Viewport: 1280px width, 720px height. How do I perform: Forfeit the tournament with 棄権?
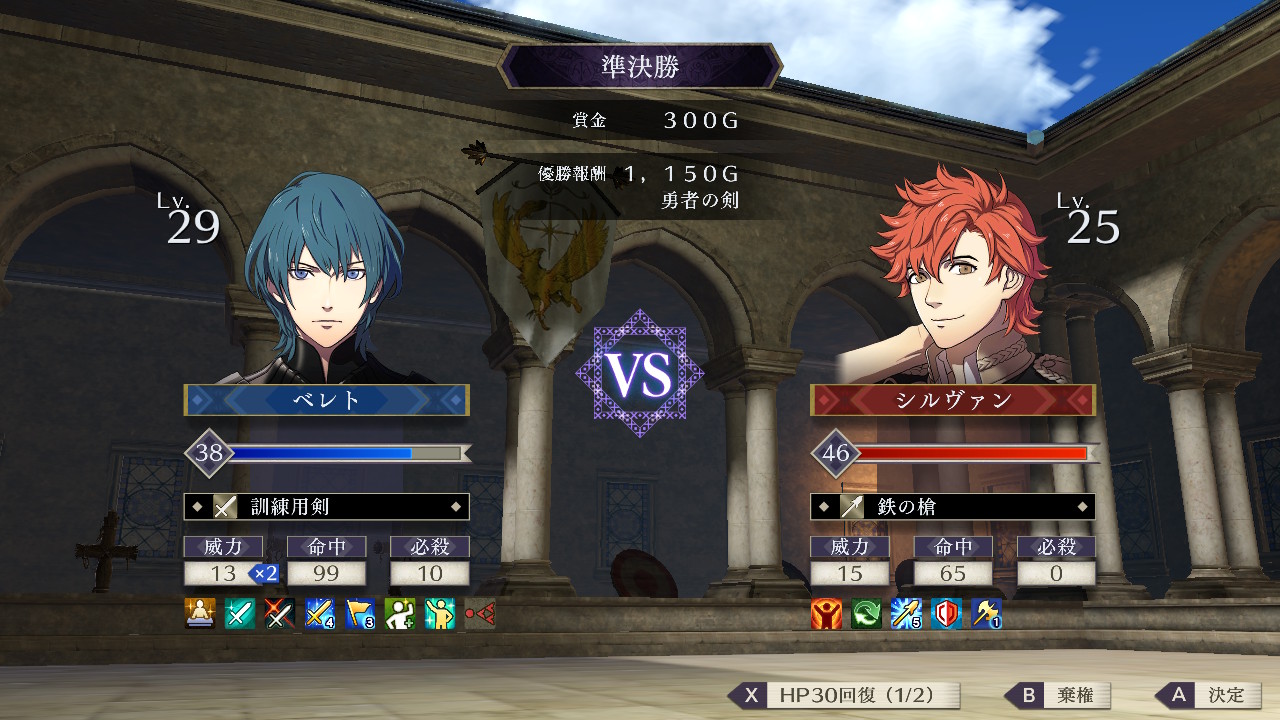coord(1060,695)
